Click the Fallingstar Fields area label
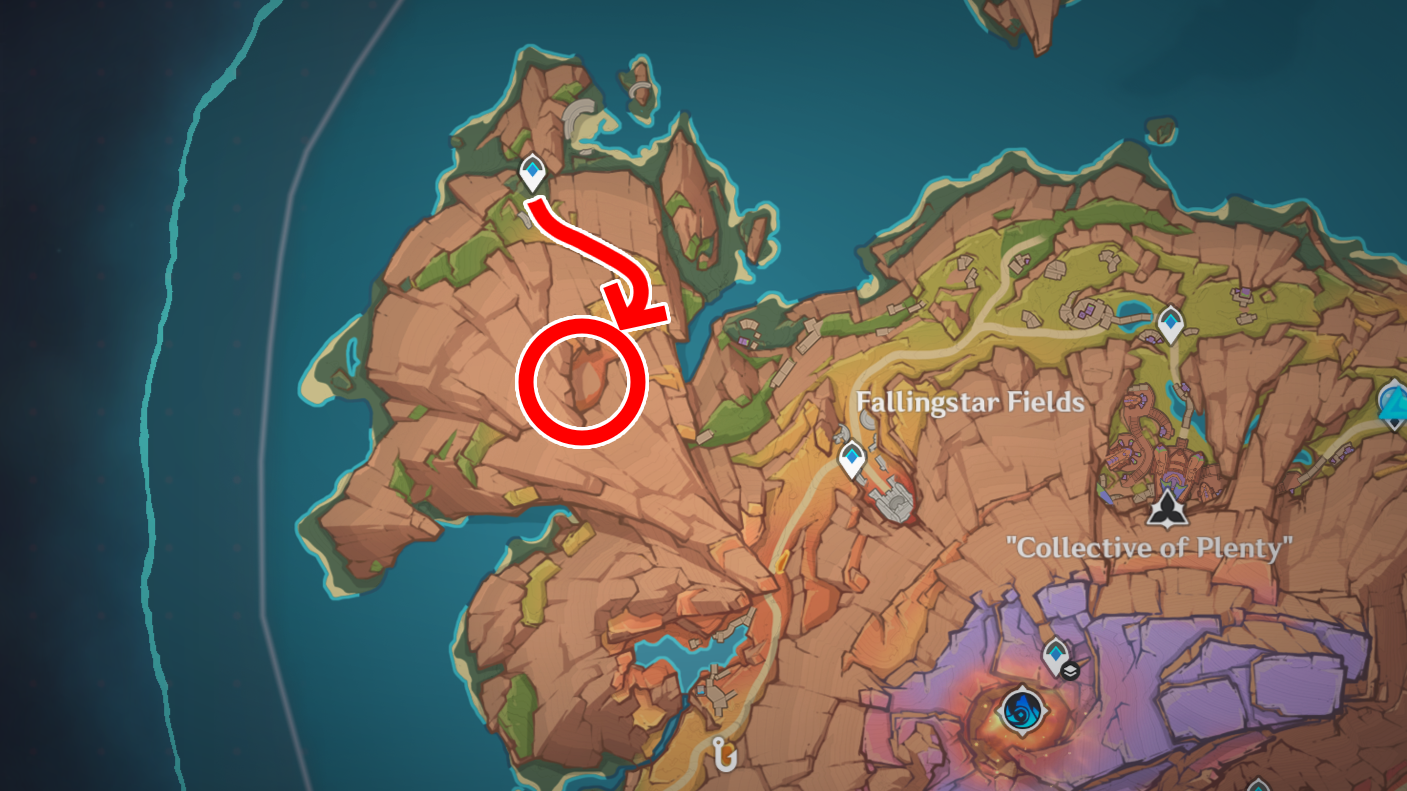This screenshot has height=791, width=1407. point(970,404)
